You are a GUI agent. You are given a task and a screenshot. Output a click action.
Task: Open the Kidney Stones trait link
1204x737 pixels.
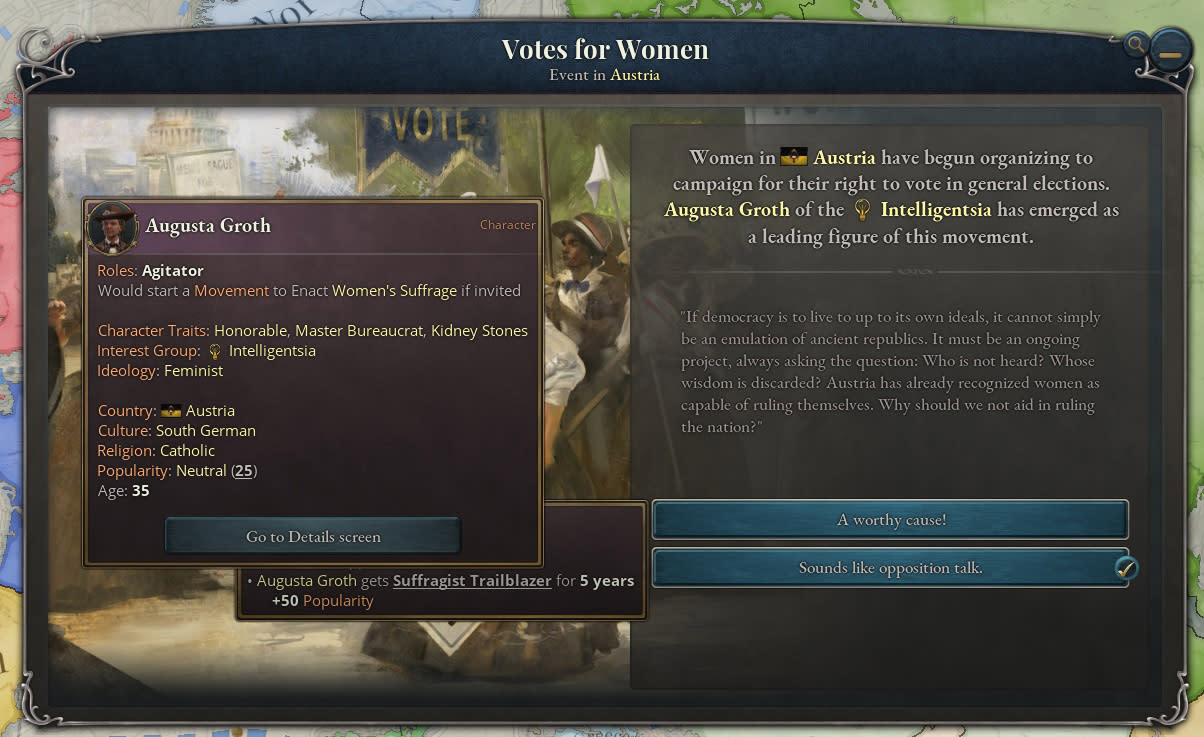(x=479, y=331)
